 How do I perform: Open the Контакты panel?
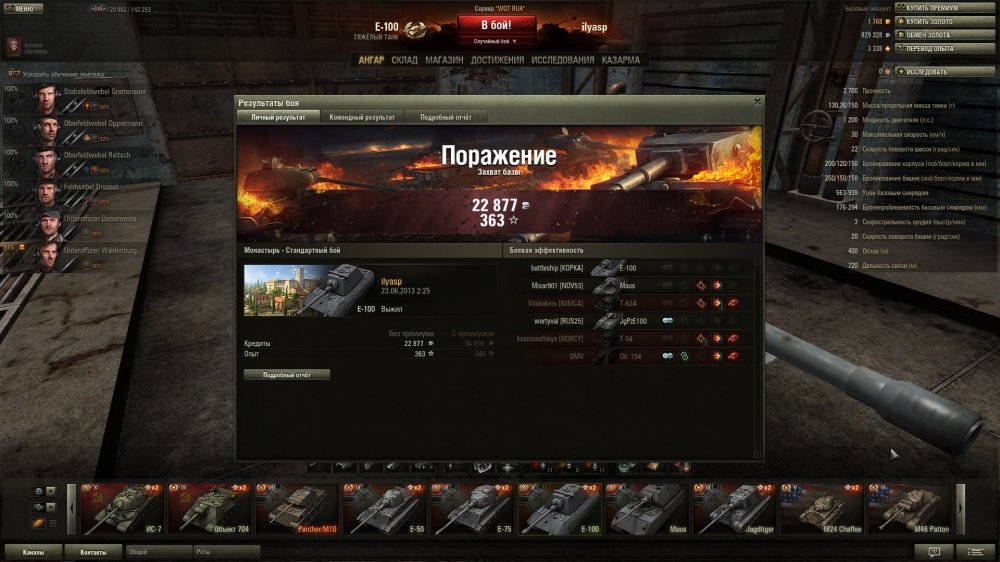pyautogui.click(x=93, y=551)
